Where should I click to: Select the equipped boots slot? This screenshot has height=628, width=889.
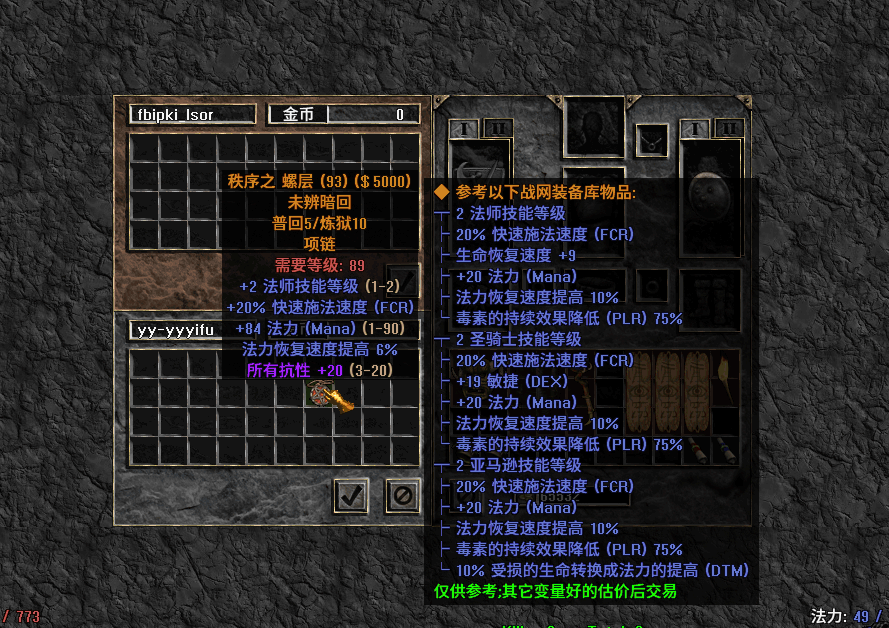(709, 297)
